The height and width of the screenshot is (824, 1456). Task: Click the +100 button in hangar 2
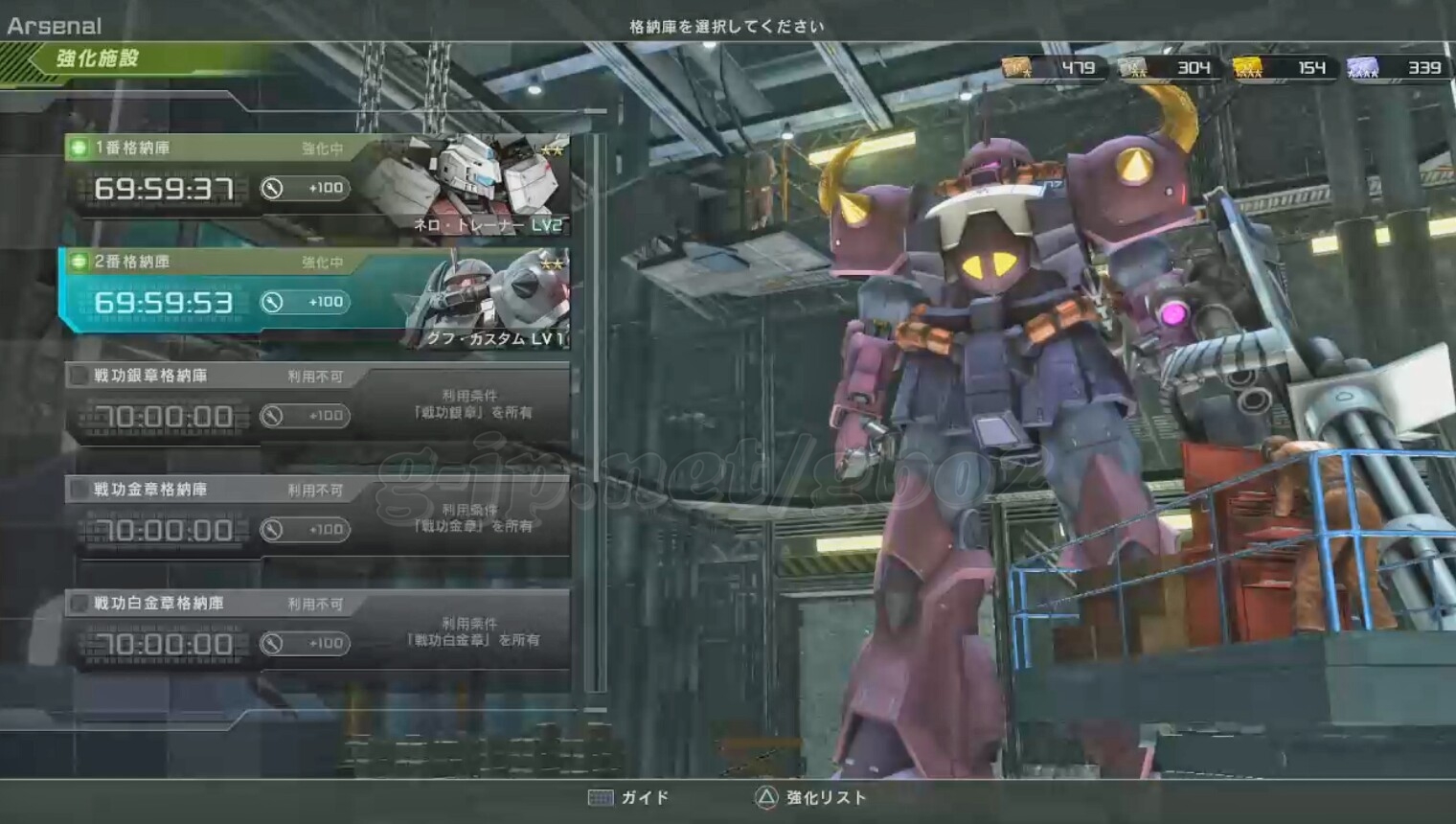coord(306,302)
